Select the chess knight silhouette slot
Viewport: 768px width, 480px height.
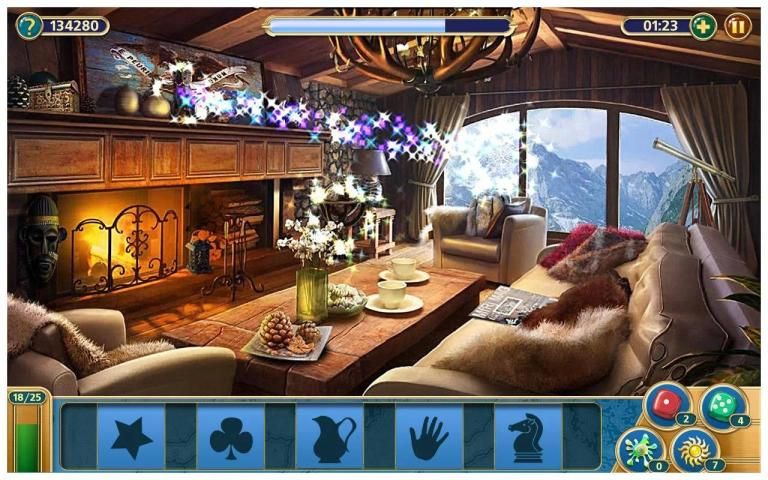point(526,437)
